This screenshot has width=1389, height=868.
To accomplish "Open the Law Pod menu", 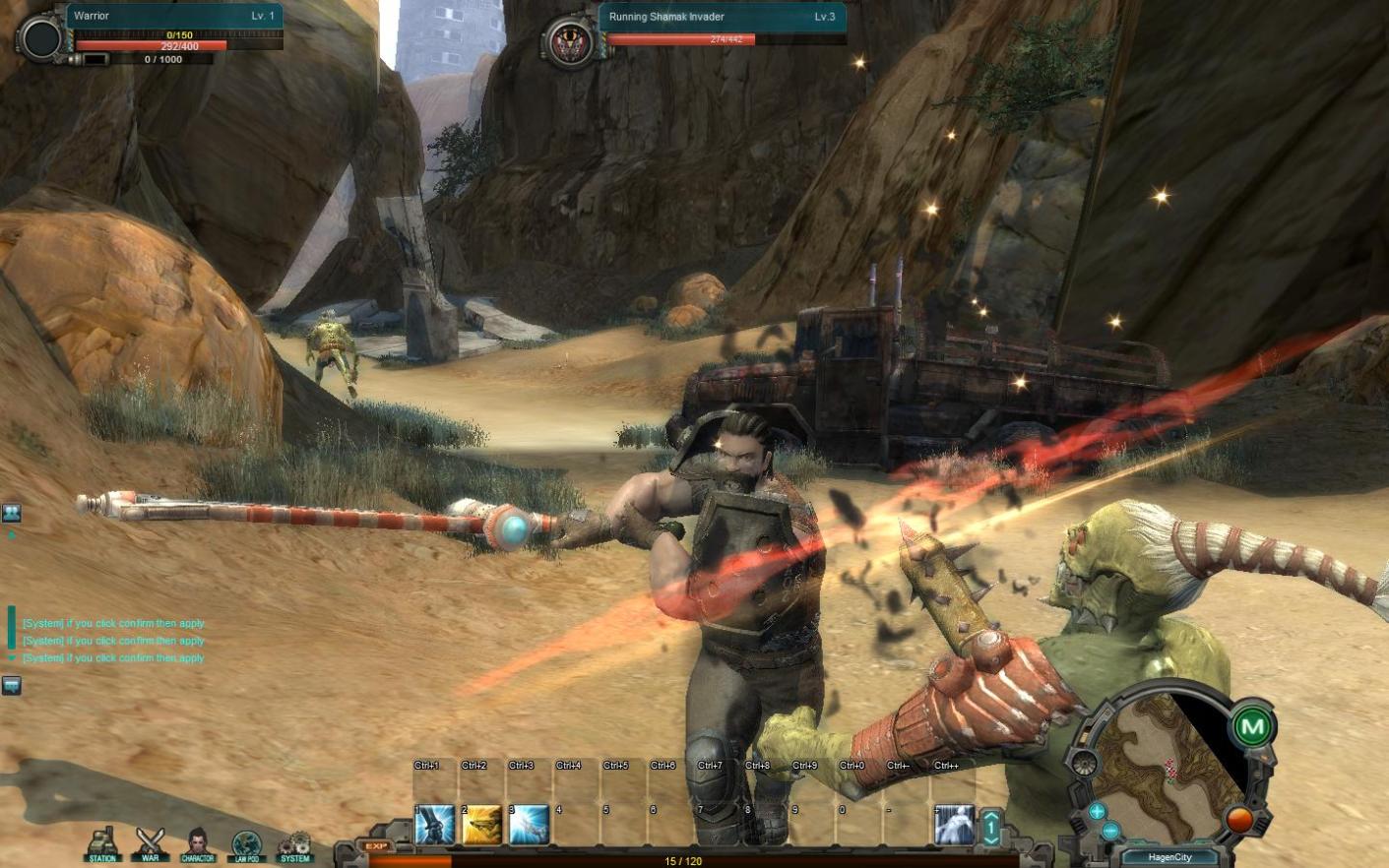I will point(246,843).
